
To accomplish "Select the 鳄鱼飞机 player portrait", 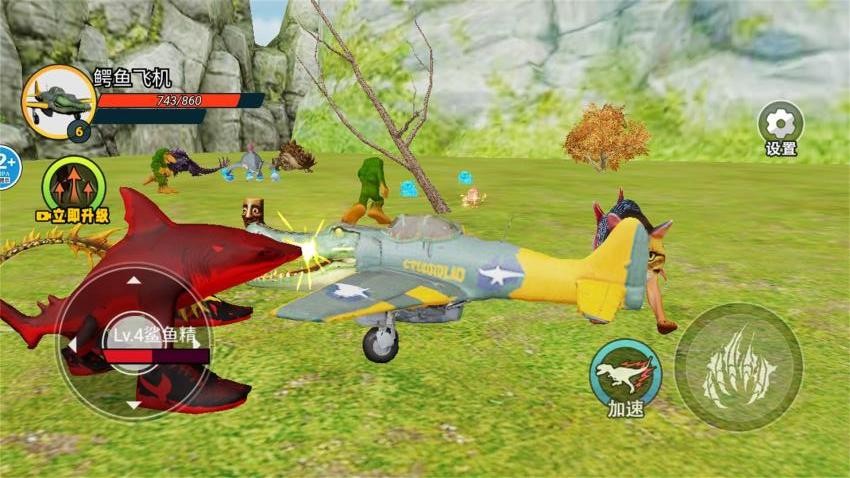I will coord(58,101).
